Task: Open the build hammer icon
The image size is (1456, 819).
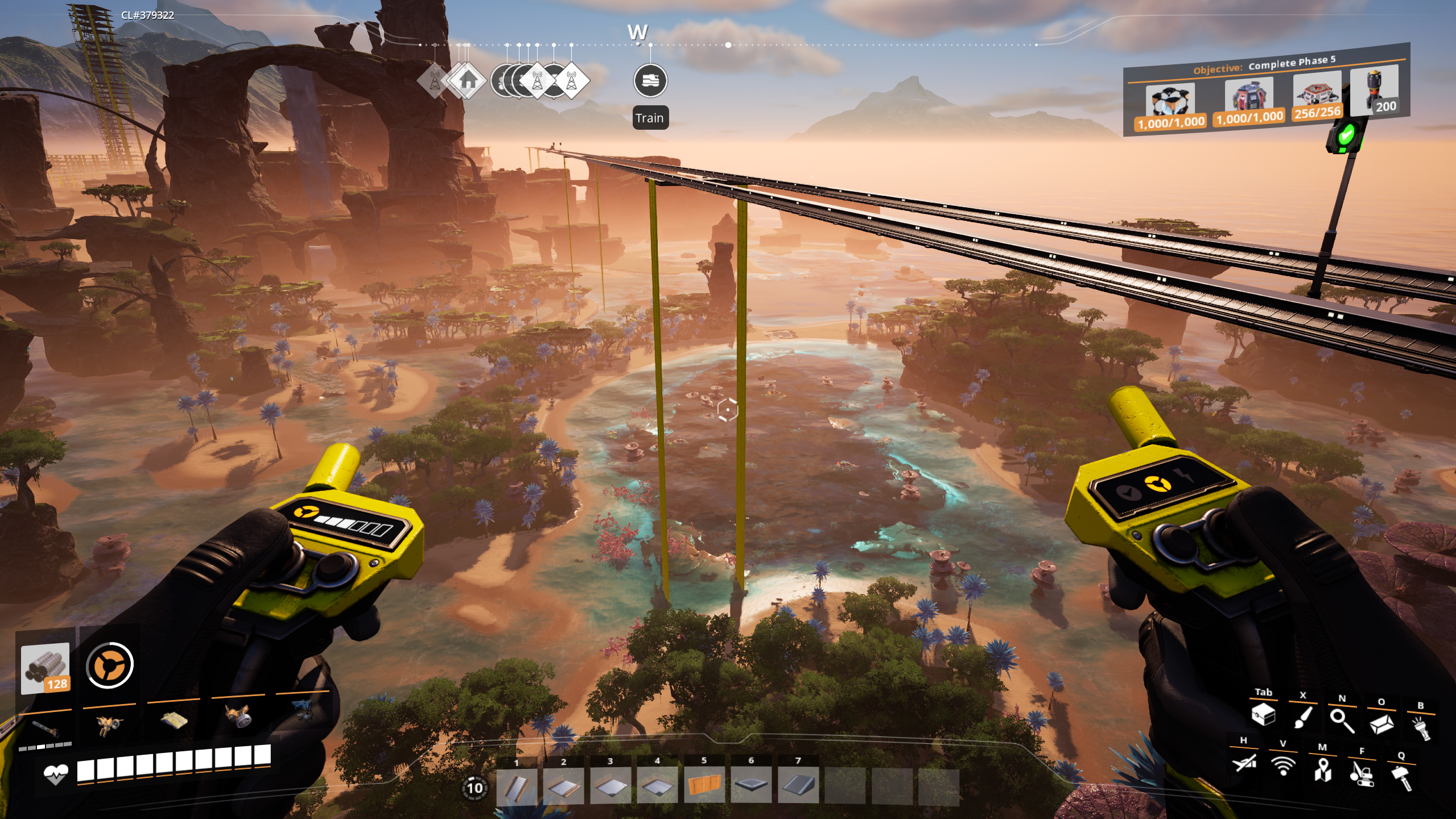Action: click(x=1401, y=777)
